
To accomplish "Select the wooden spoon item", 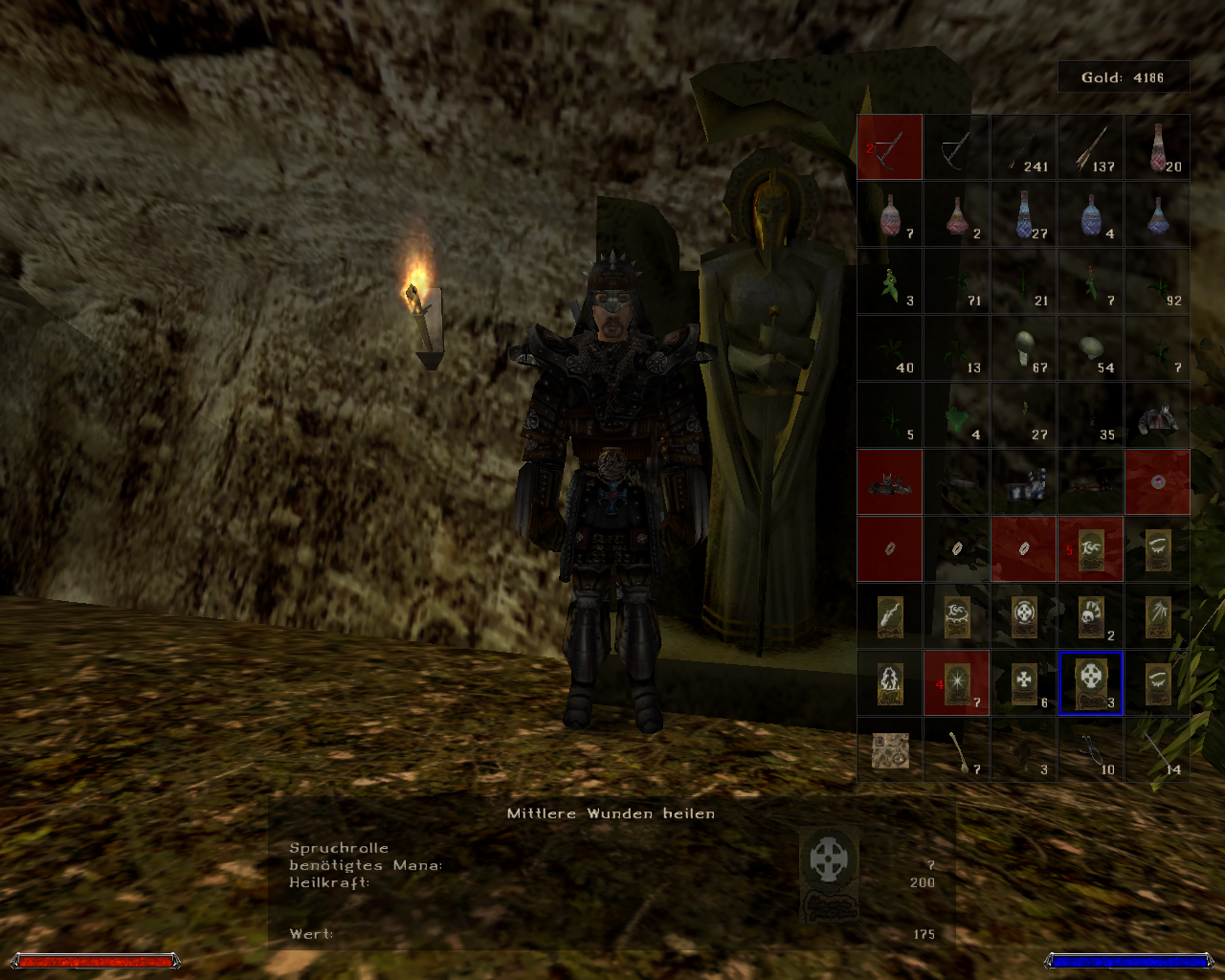I will pos(956,751).
